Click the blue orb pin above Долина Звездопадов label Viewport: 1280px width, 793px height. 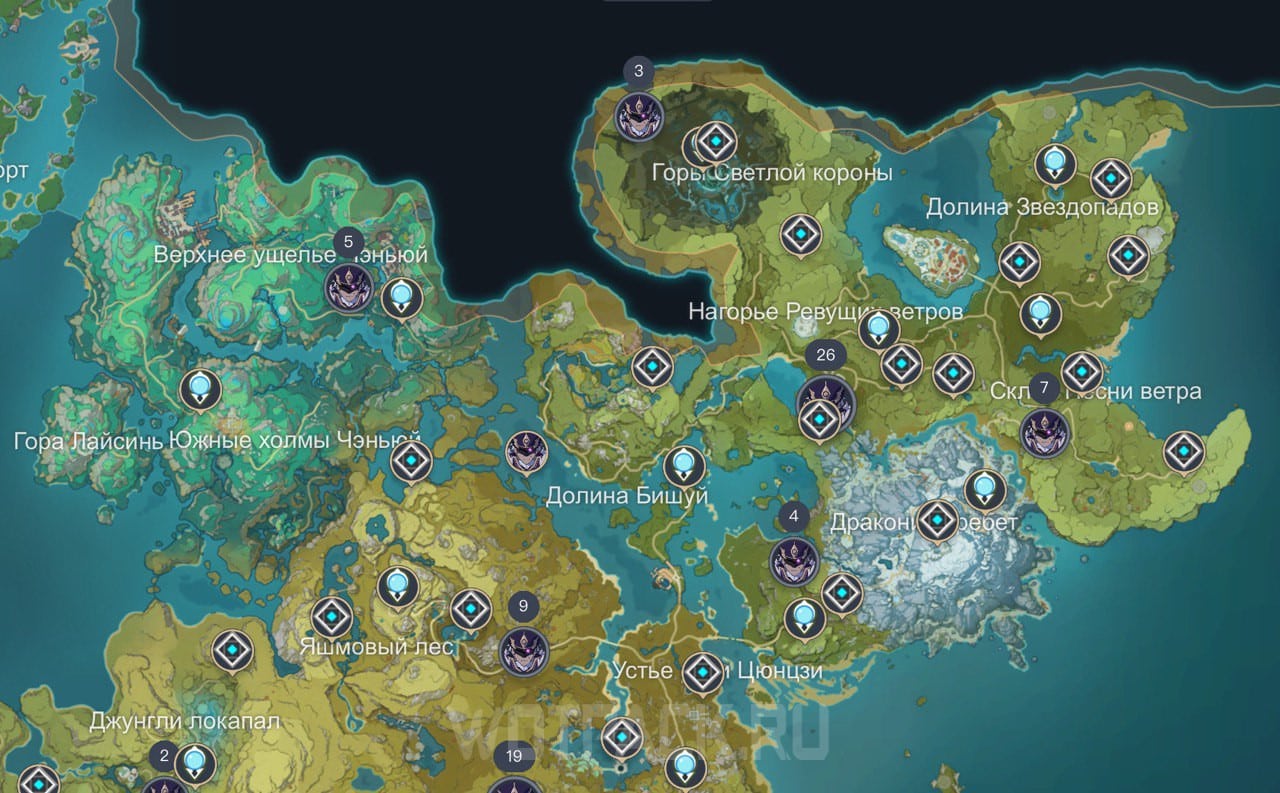[1054, 162]
